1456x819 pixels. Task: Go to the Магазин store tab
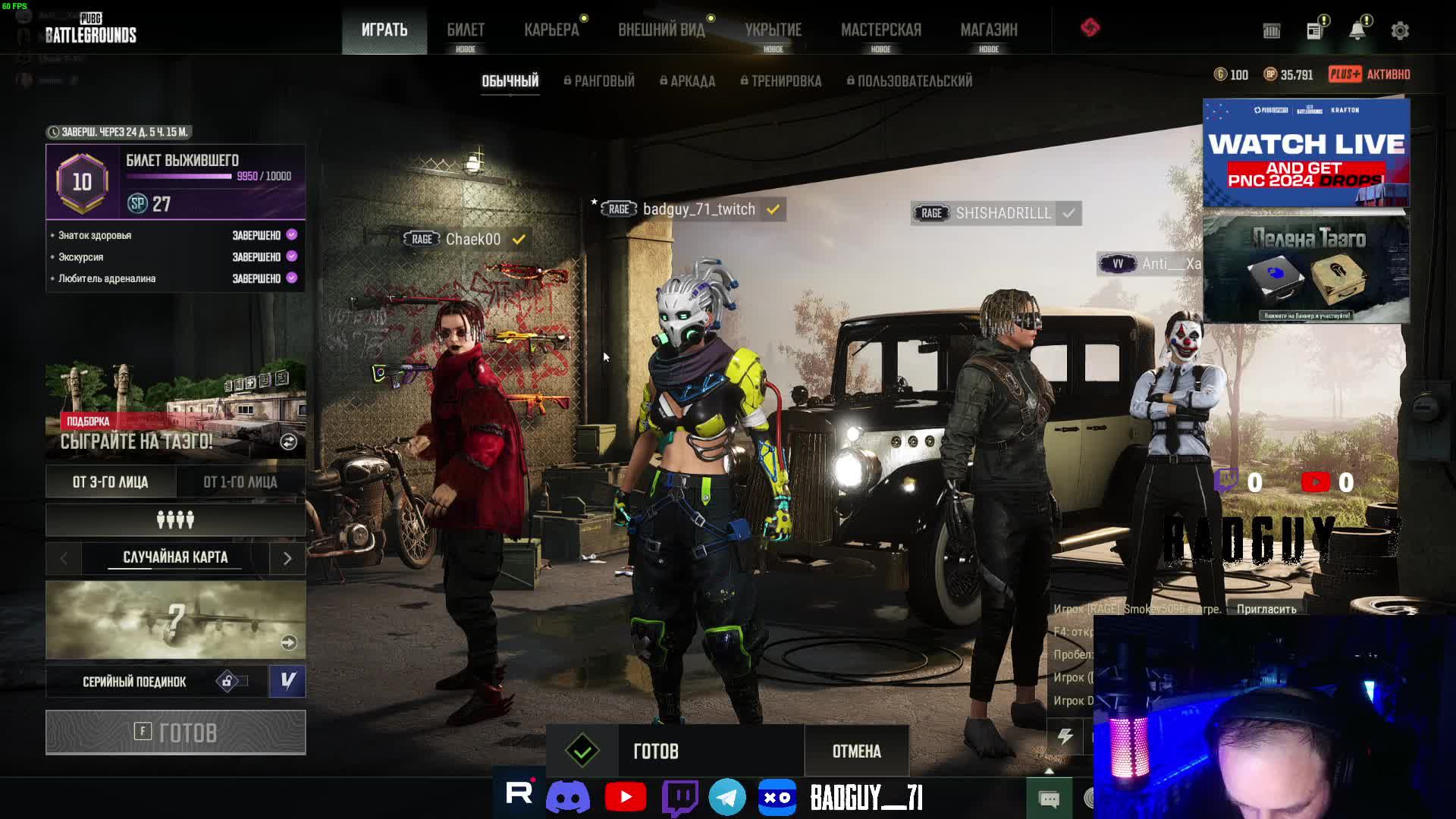[x=988, y=30]
